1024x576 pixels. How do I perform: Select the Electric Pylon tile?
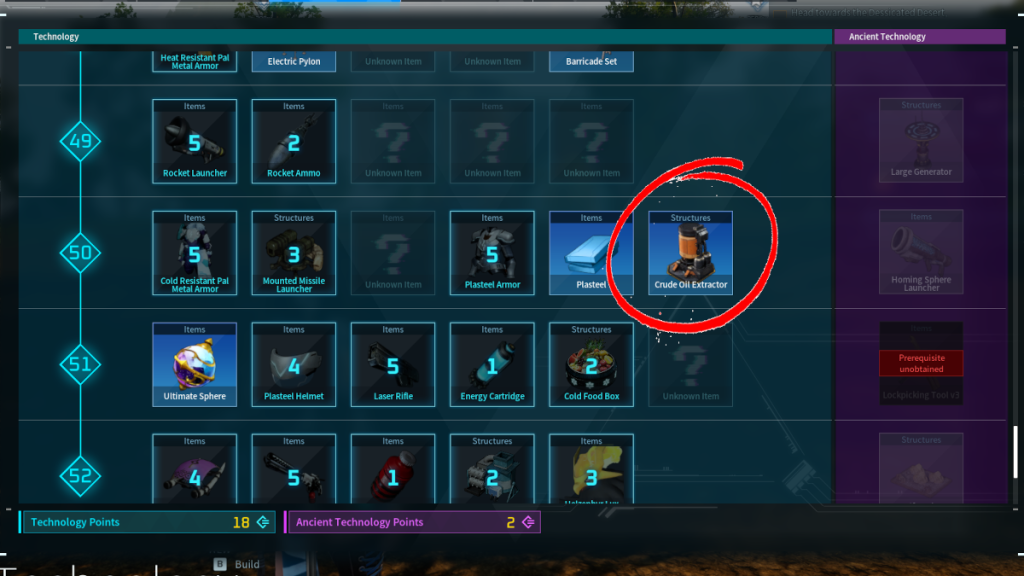[x=294, y=61]
